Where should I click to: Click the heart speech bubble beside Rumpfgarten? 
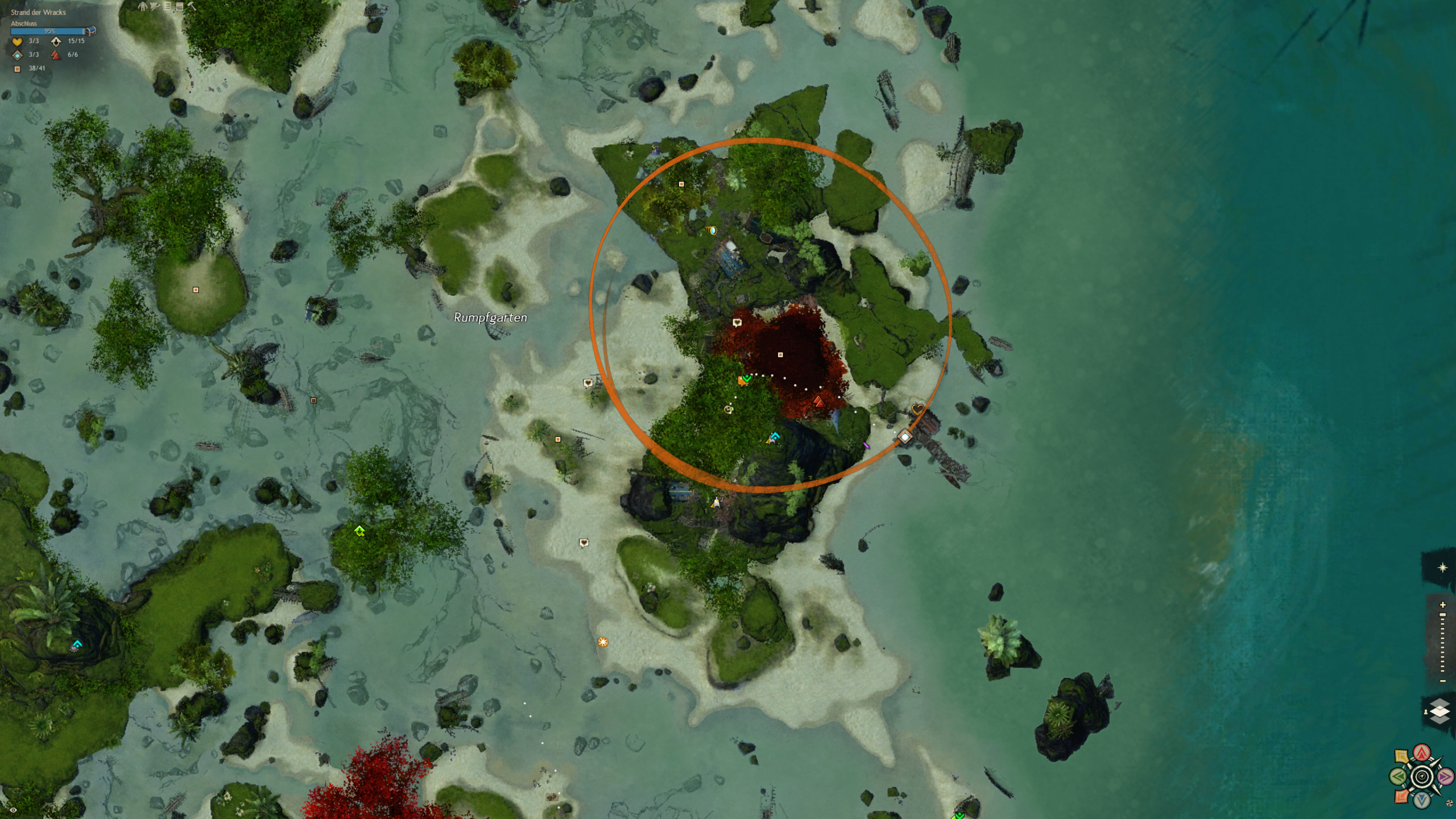[x=588, y=383]
